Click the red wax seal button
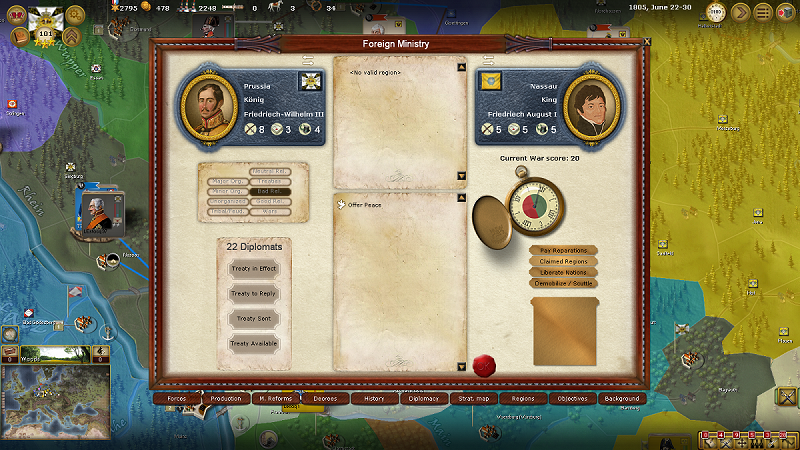 [484, 364]
